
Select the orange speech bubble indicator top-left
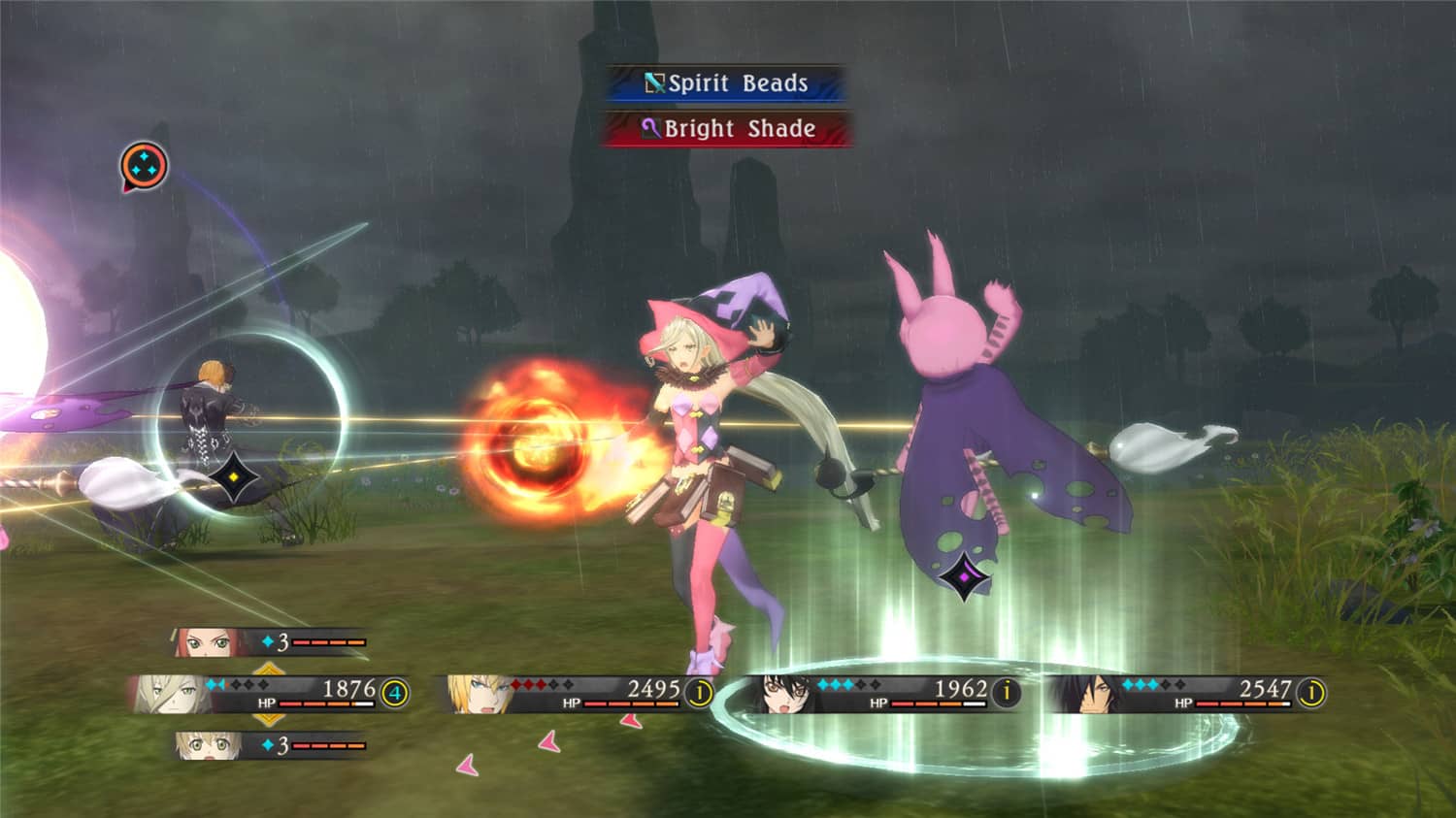142,165
